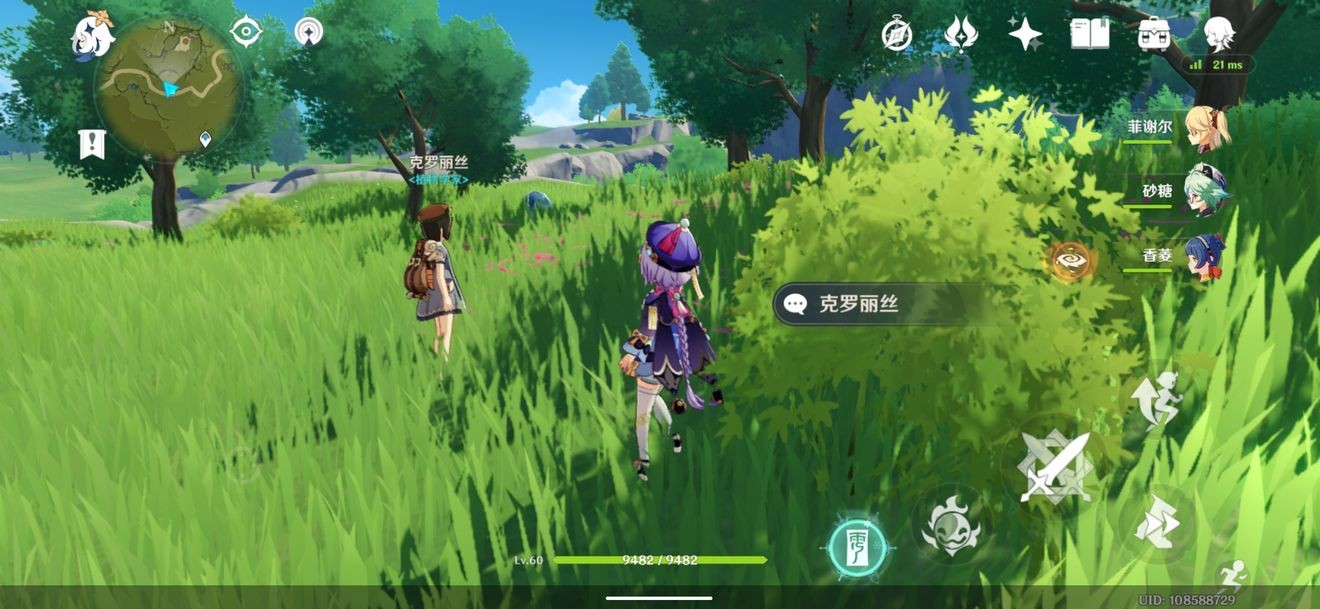
Task: Tap the target icon beside the minimap
Action: pos(246,32)
